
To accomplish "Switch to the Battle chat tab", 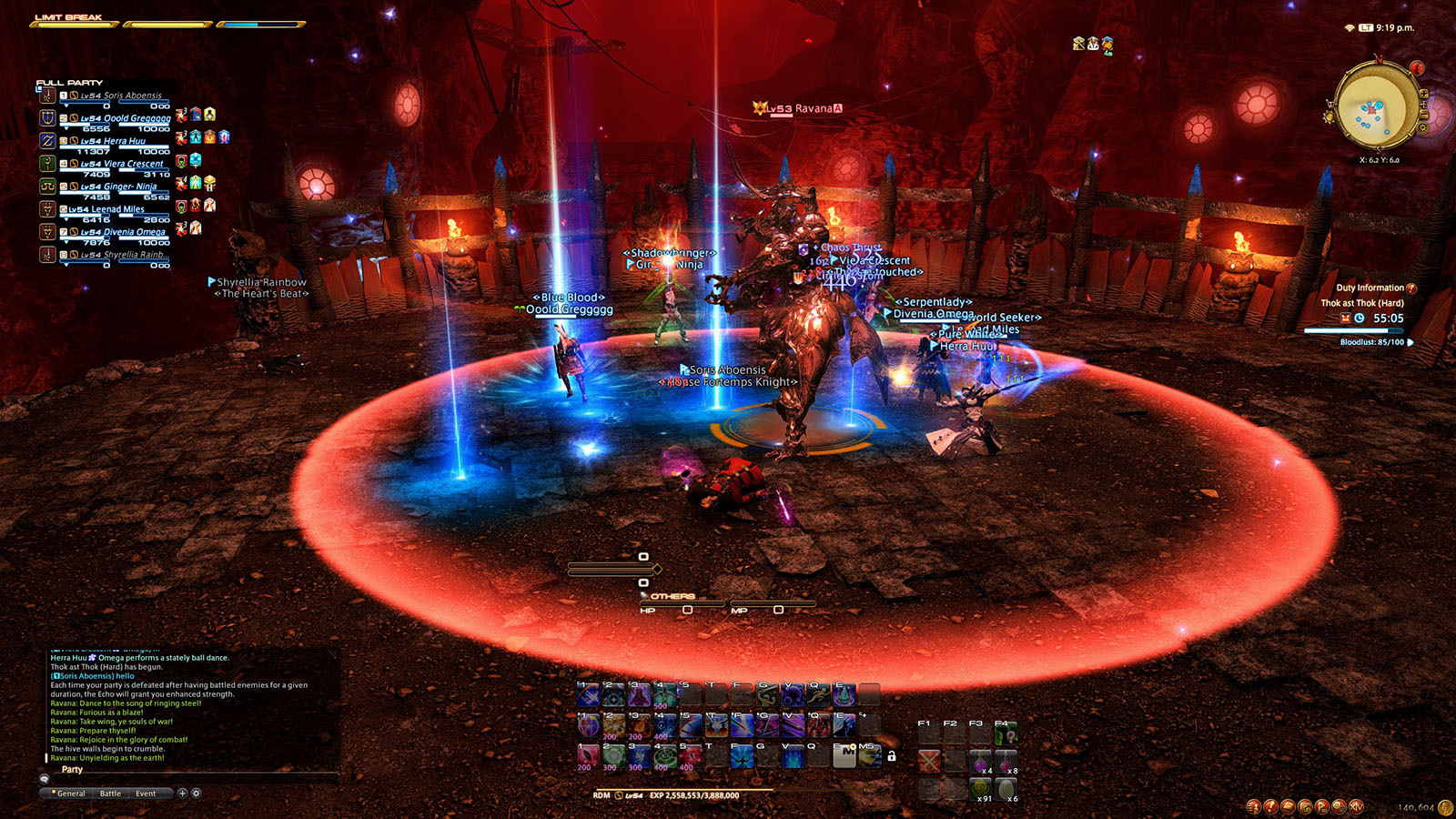I will (110, 794).
